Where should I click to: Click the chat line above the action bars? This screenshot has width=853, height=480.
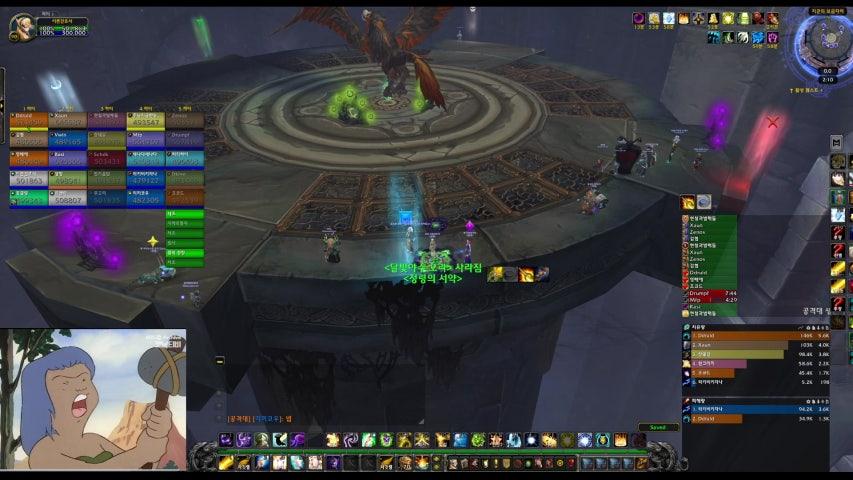click(260, 419)
